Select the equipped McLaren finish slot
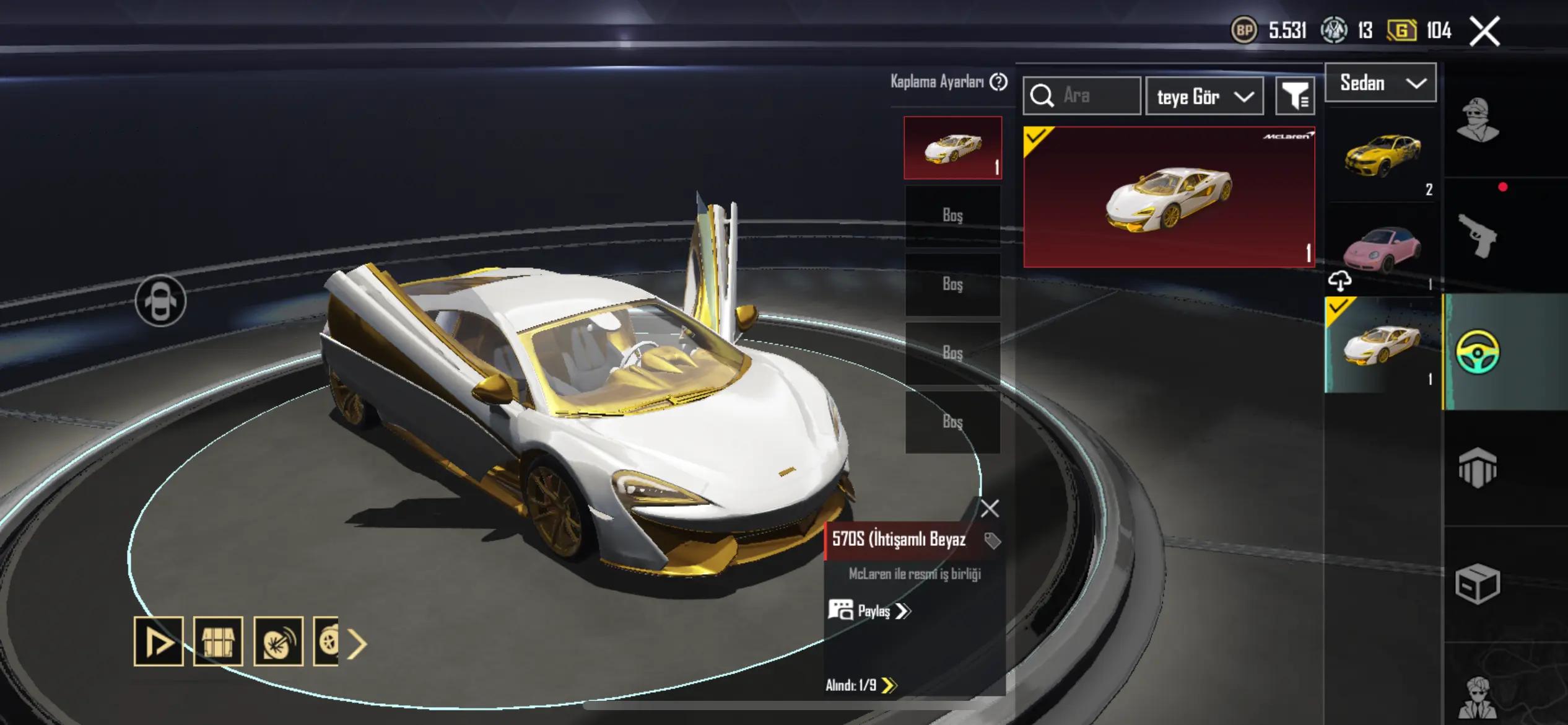The width and height of the screenshot is (1568, 725). [952, 148]
